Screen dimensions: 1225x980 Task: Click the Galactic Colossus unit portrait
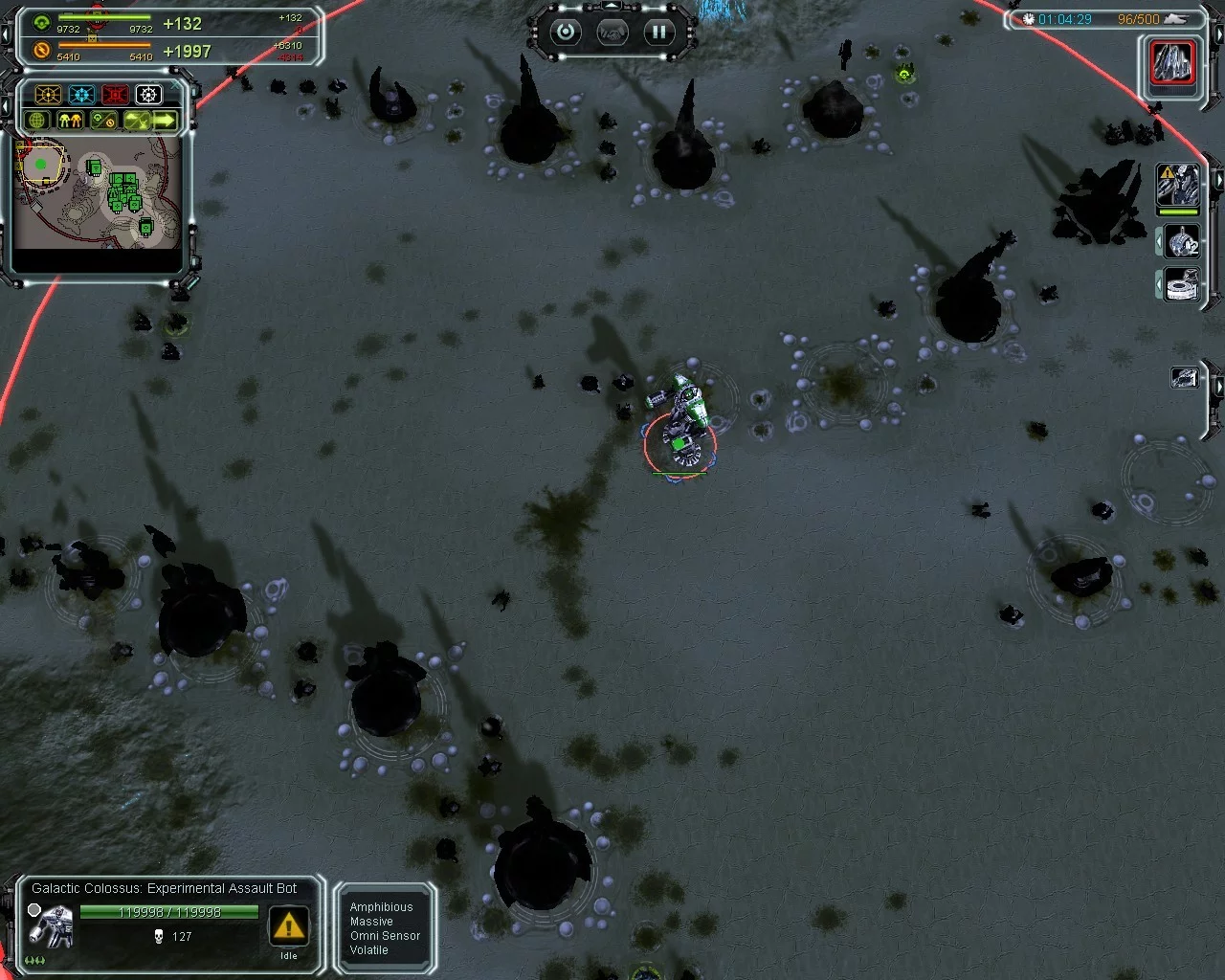click(51, 924)
